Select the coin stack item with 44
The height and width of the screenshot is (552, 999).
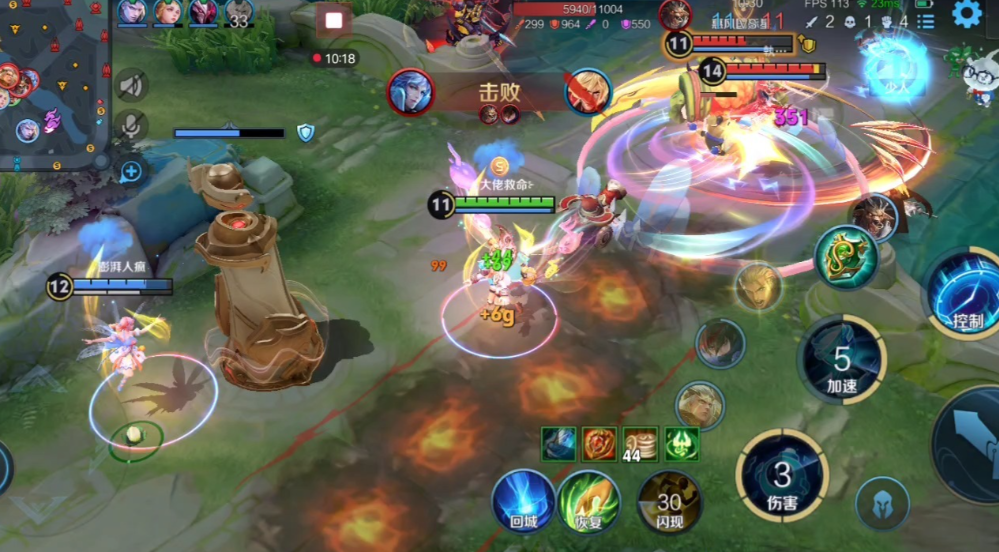click(x=640, y=443)
